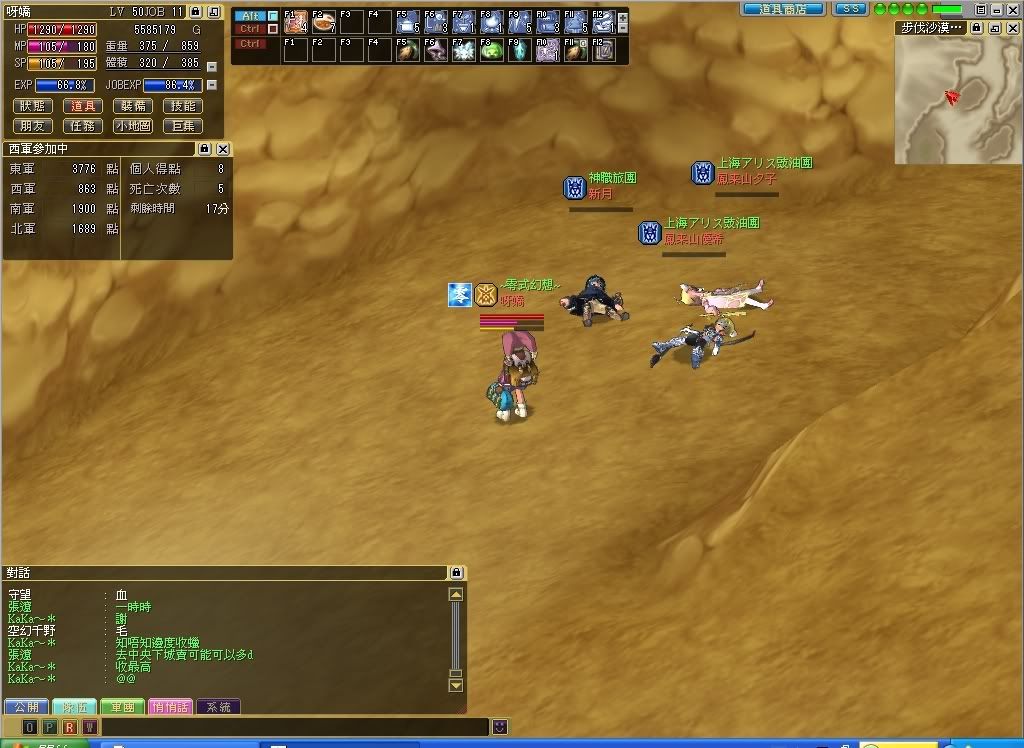Switch to the 軍團 guild chat tab

click(x=122, y=707)
